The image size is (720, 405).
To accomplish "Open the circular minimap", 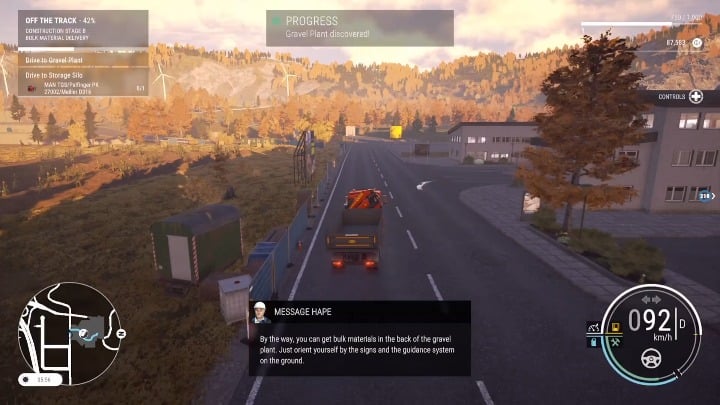I will (x=67, y=331).
